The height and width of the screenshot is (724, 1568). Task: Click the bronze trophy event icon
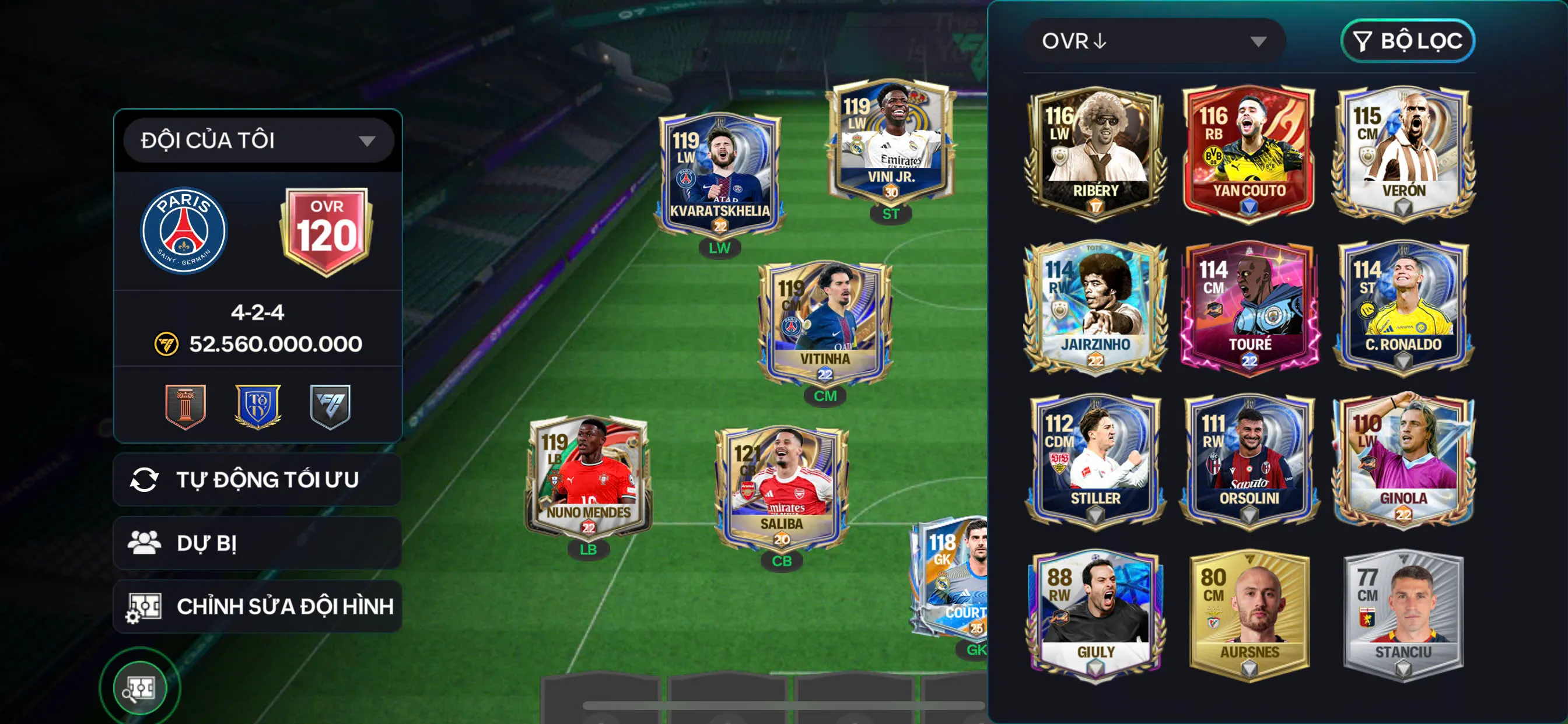point(185,407)
